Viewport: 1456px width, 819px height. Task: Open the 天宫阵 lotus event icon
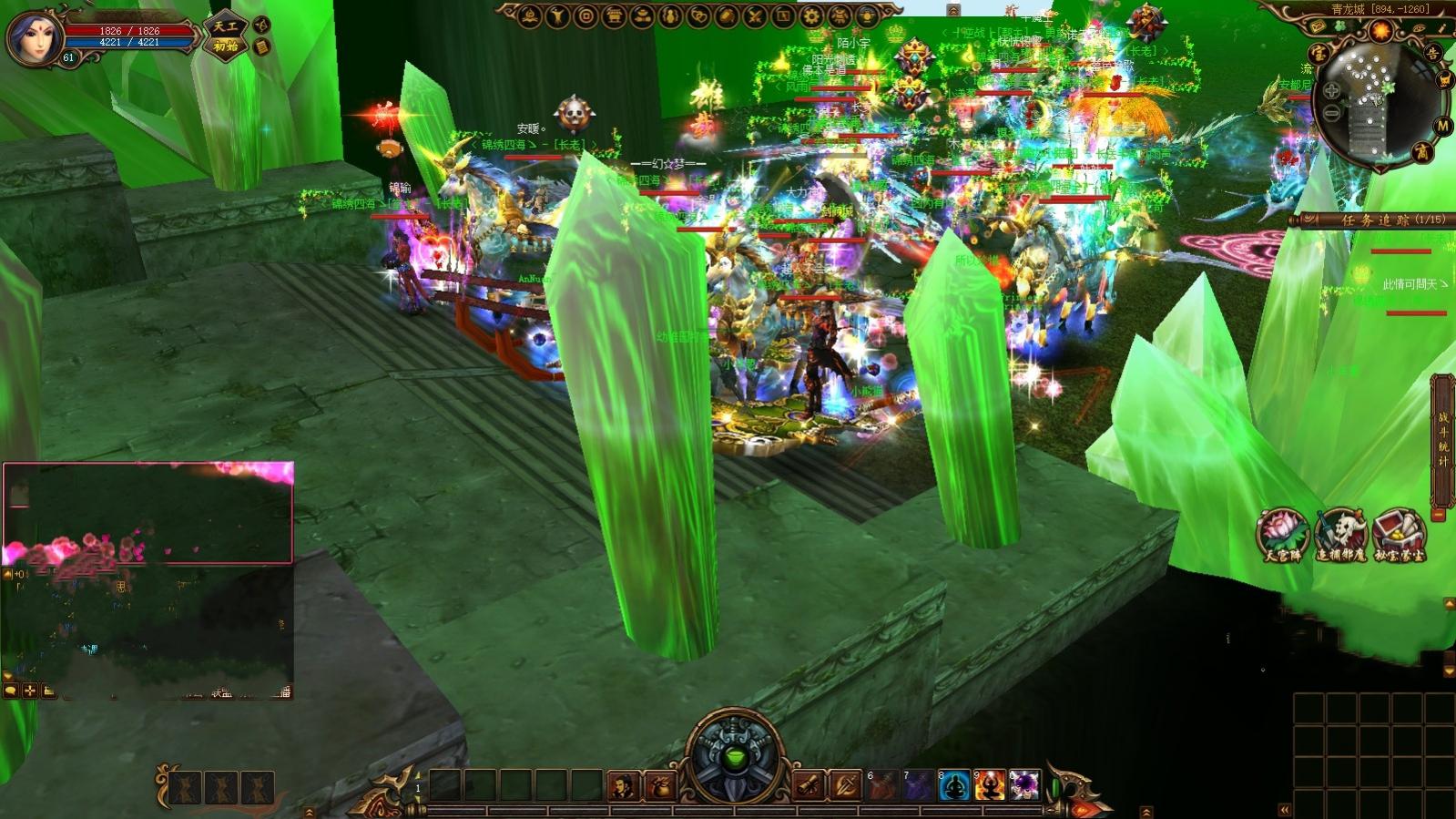click(x=1282, y=535)
